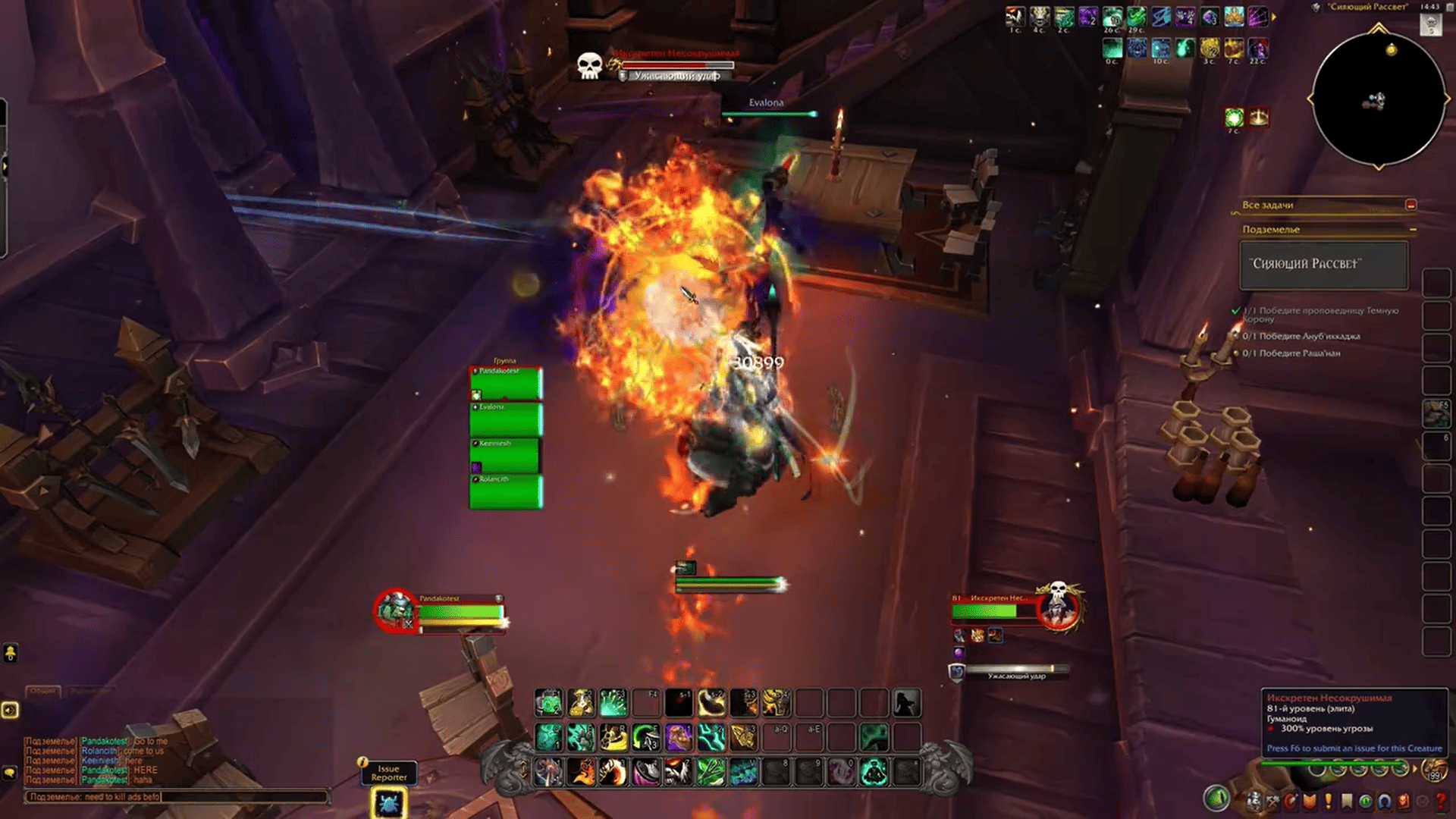Select Pandakotest in the party frames
The image size is (1456, 819).
tap(506, 384)
